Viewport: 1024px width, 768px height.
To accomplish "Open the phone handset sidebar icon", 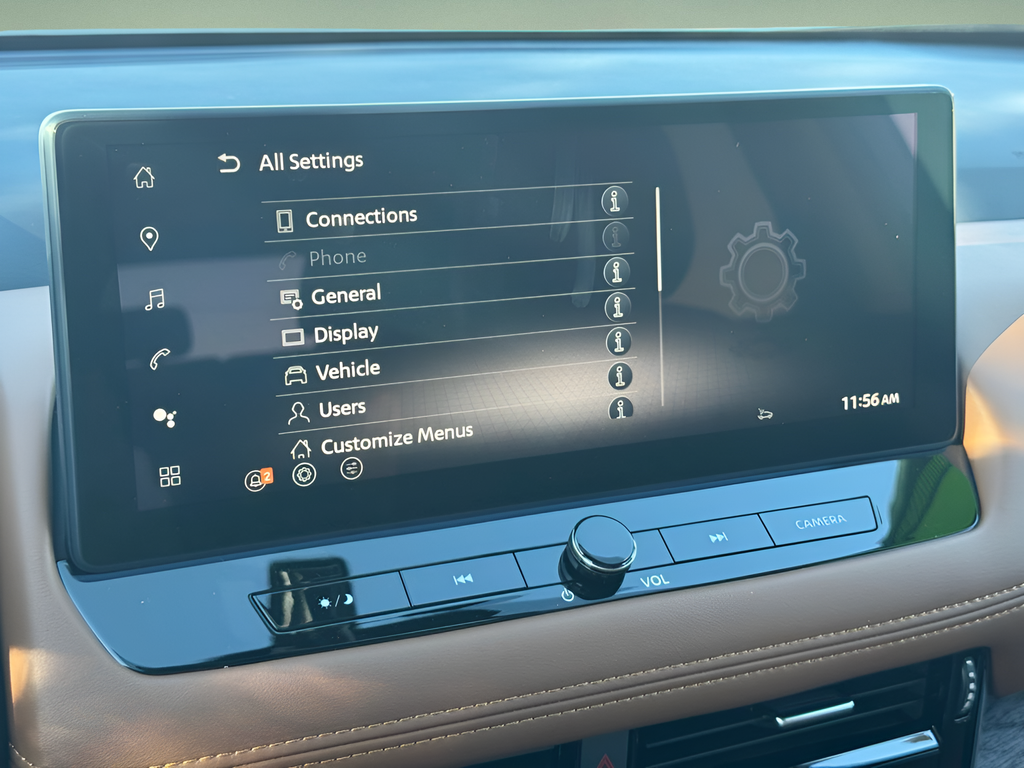I will 159,358.
